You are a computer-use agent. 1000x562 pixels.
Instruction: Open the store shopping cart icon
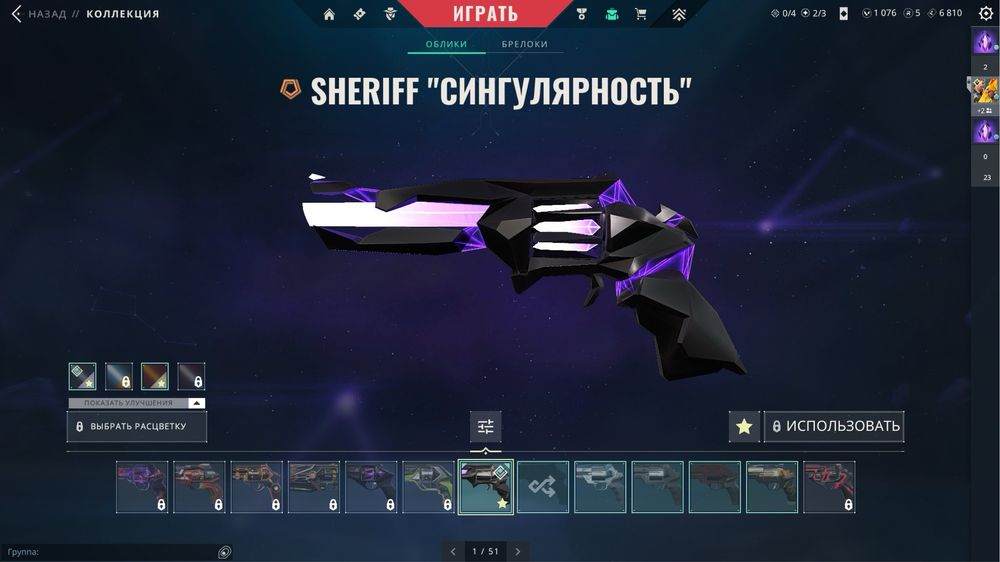(641, 14)
